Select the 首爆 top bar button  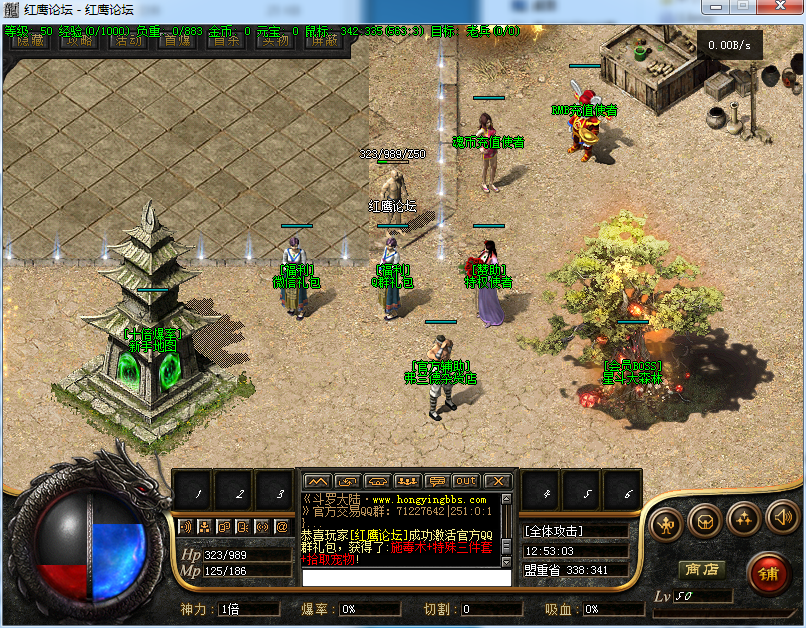177,41
